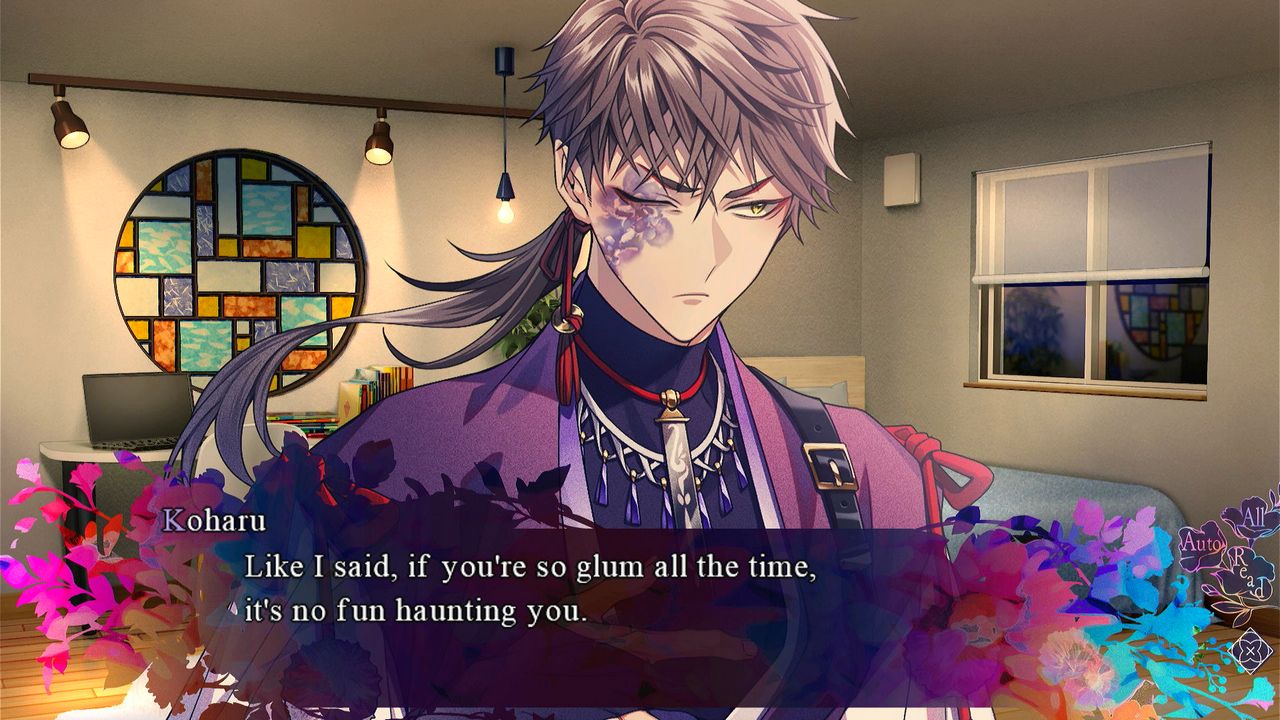Open options by clicking the Auto cluster

(1202, 543)
